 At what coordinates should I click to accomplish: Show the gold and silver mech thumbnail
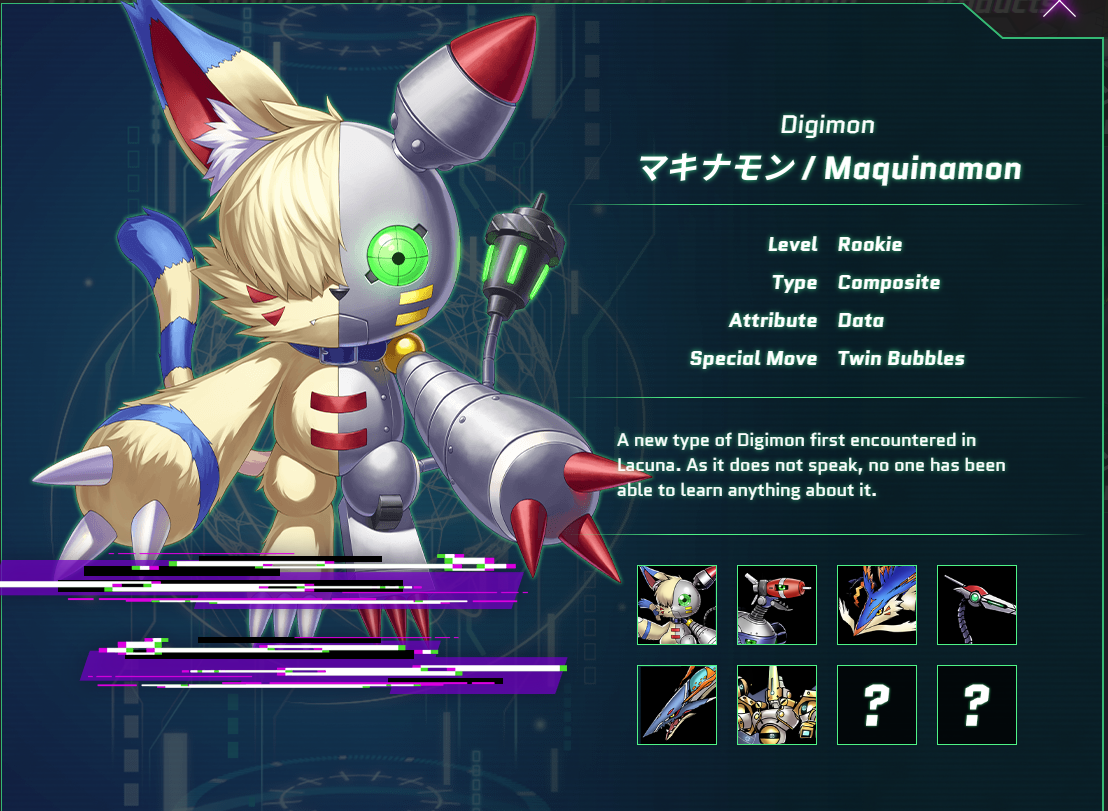click(x=777, y=705)
